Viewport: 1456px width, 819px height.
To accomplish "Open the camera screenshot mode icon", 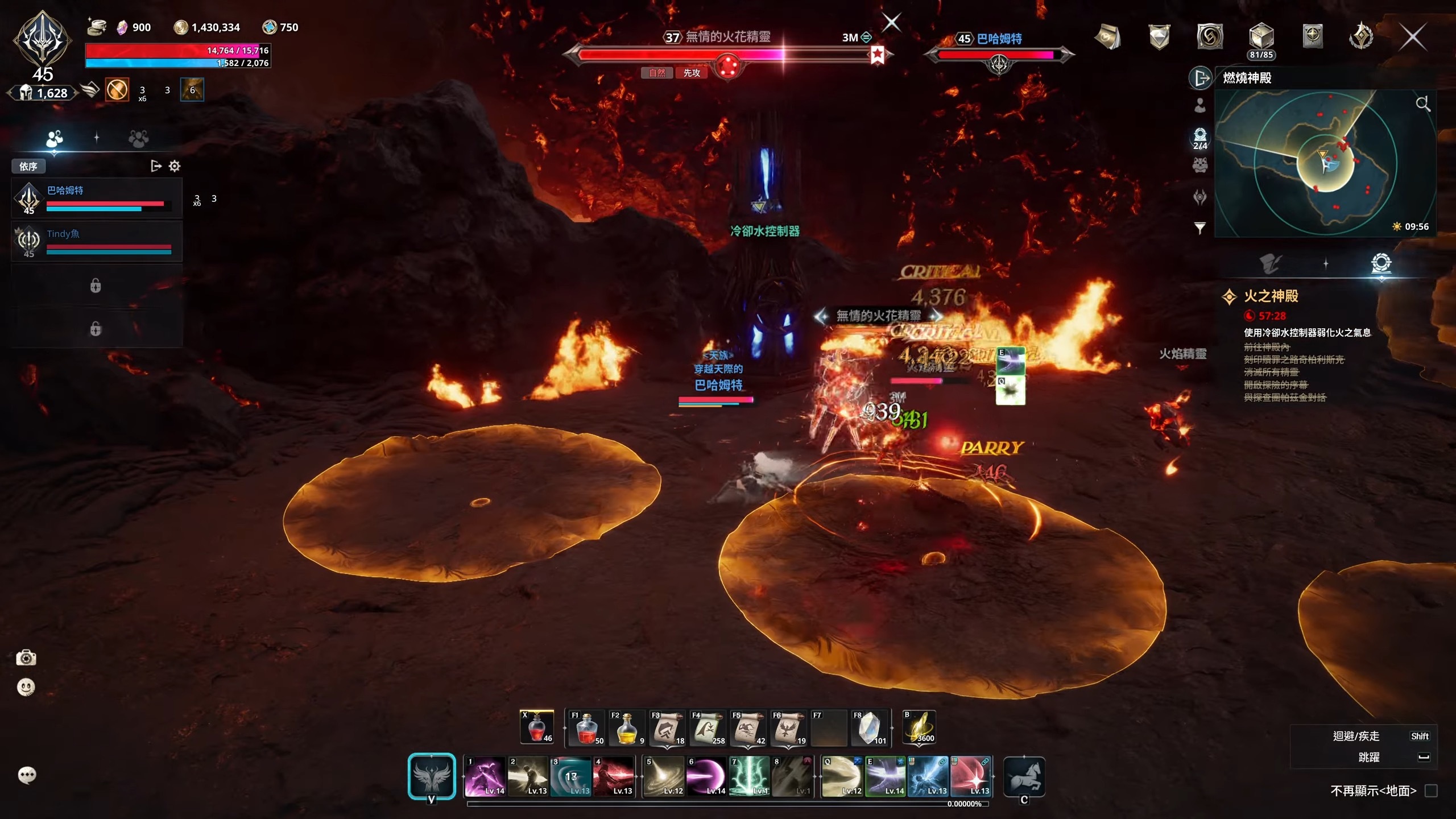I will [x=26, y=658].
